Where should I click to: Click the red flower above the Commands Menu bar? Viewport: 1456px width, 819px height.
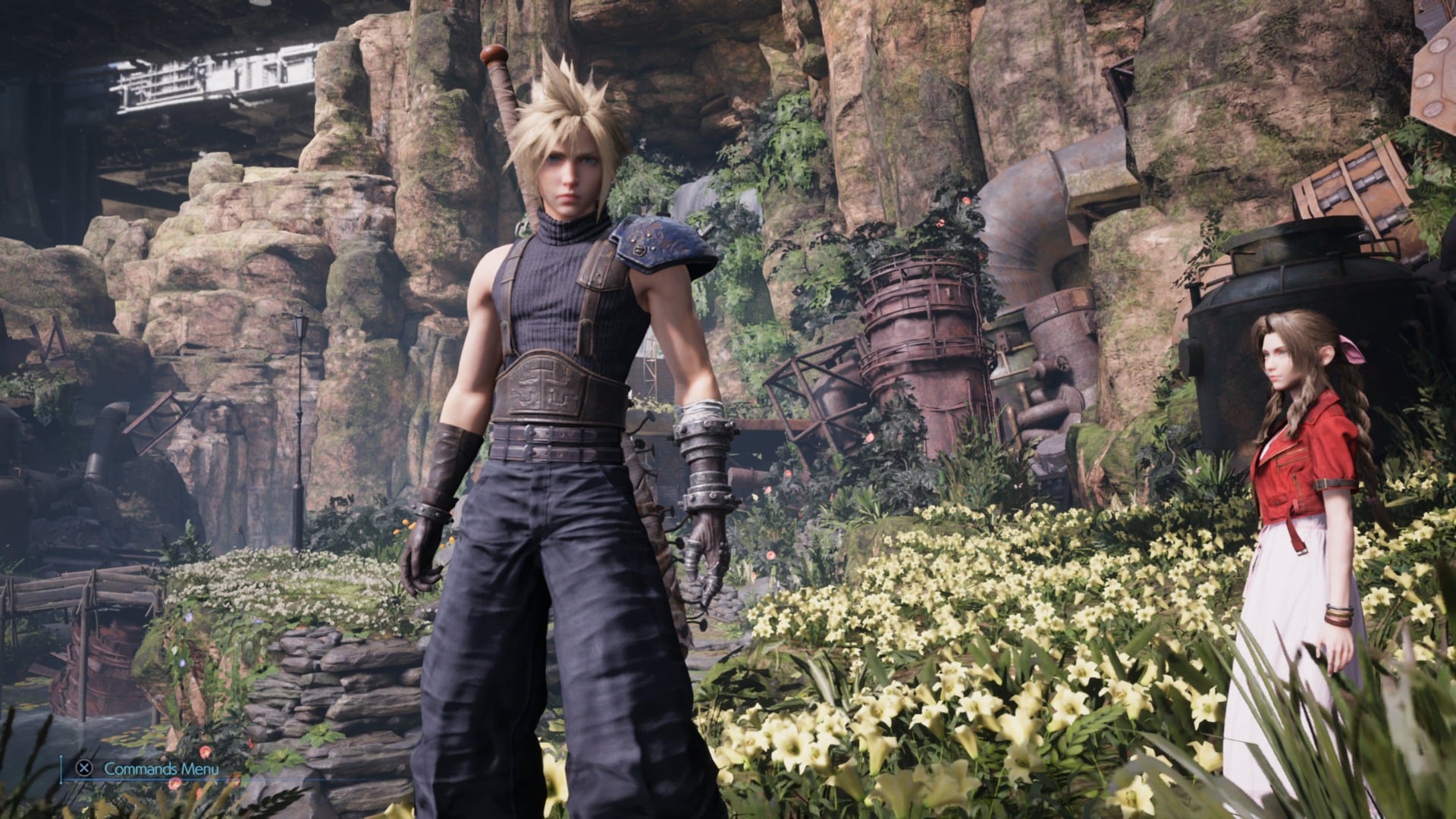point(205,752)
